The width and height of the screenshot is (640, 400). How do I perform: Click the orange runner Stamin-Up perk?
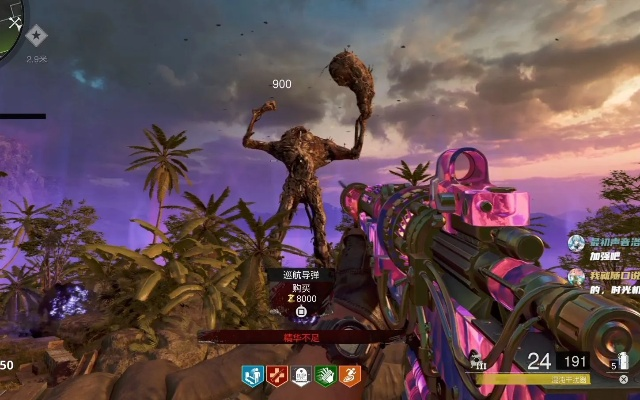(x=349, y=376)
